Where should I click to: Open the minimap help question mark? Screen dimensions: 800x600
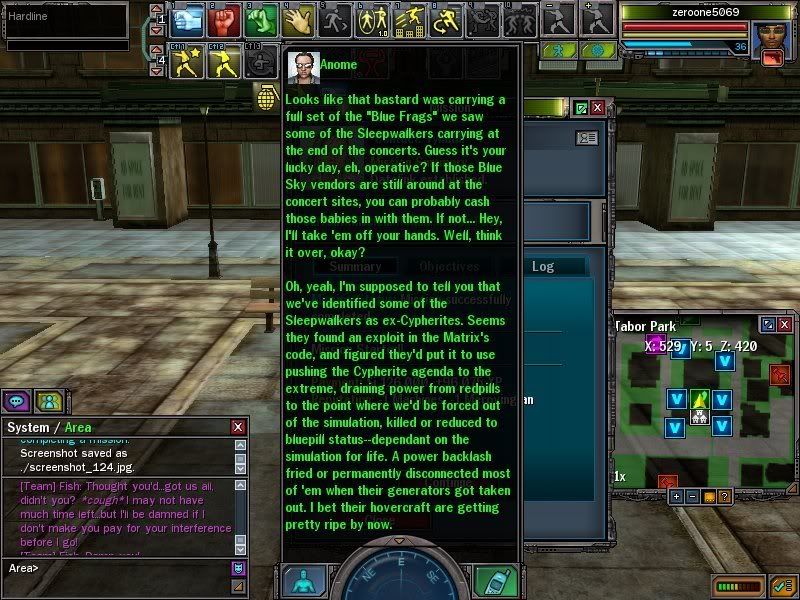point(724,496)
